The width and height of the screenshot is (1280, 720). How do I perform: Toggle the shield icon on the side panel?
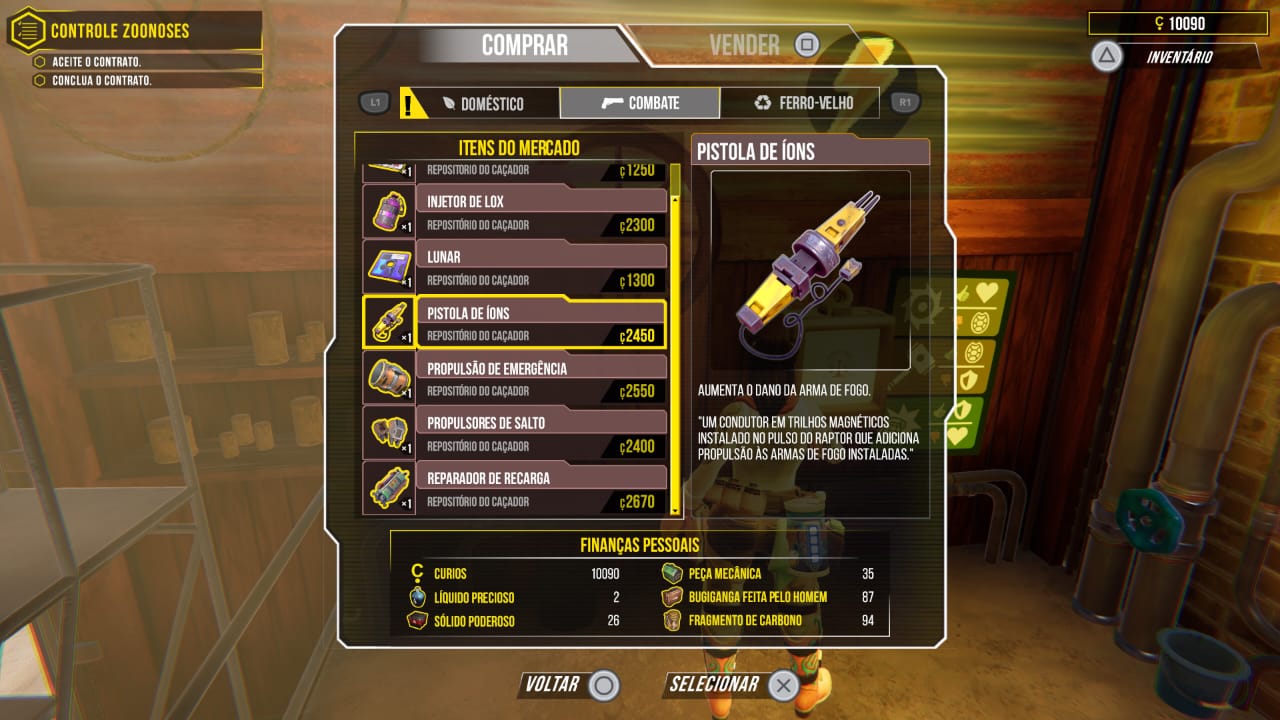coord(969,379)
